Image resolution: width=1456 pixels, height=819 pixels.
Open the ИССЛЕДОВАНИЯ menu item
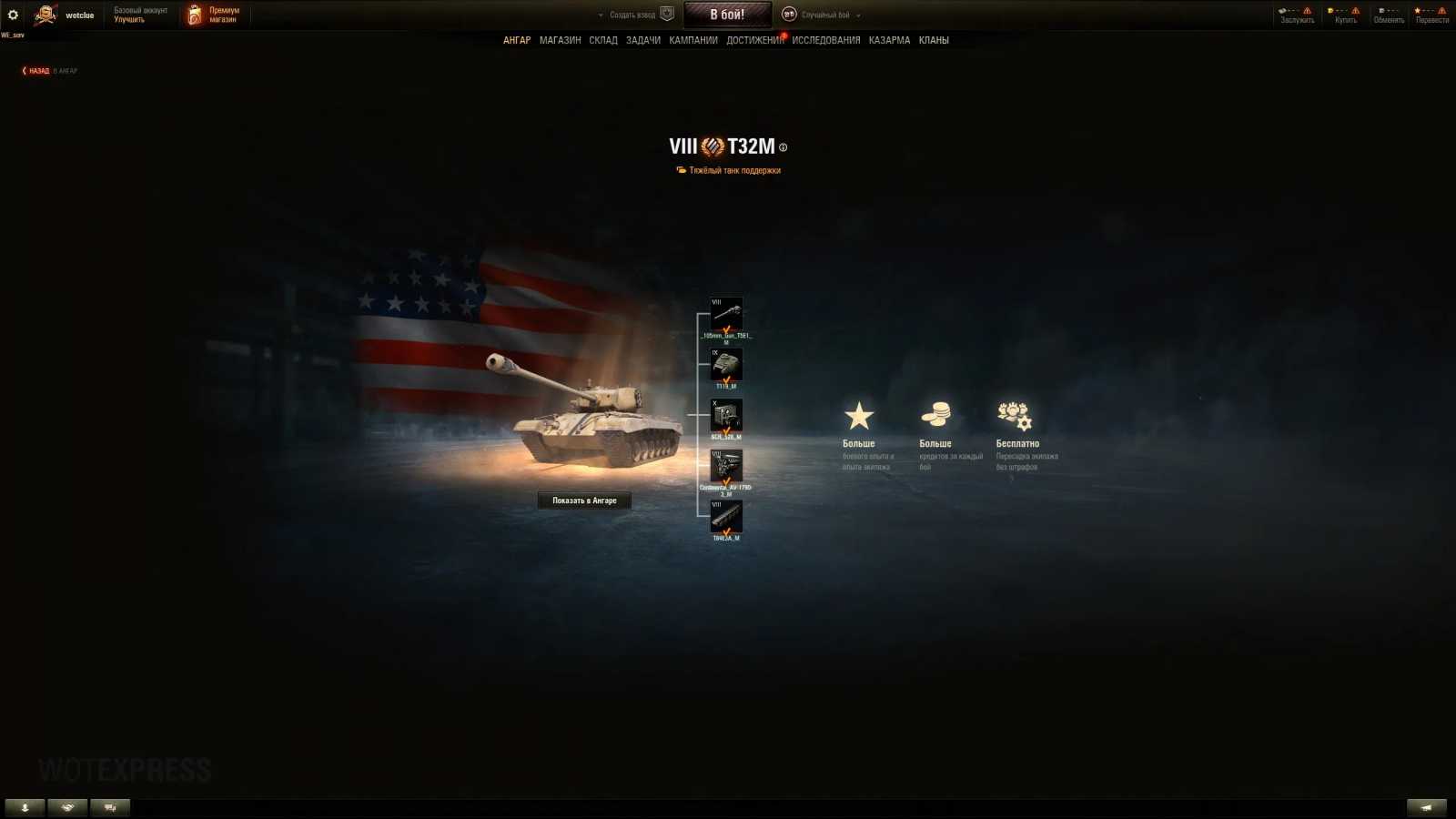(826, 40)
